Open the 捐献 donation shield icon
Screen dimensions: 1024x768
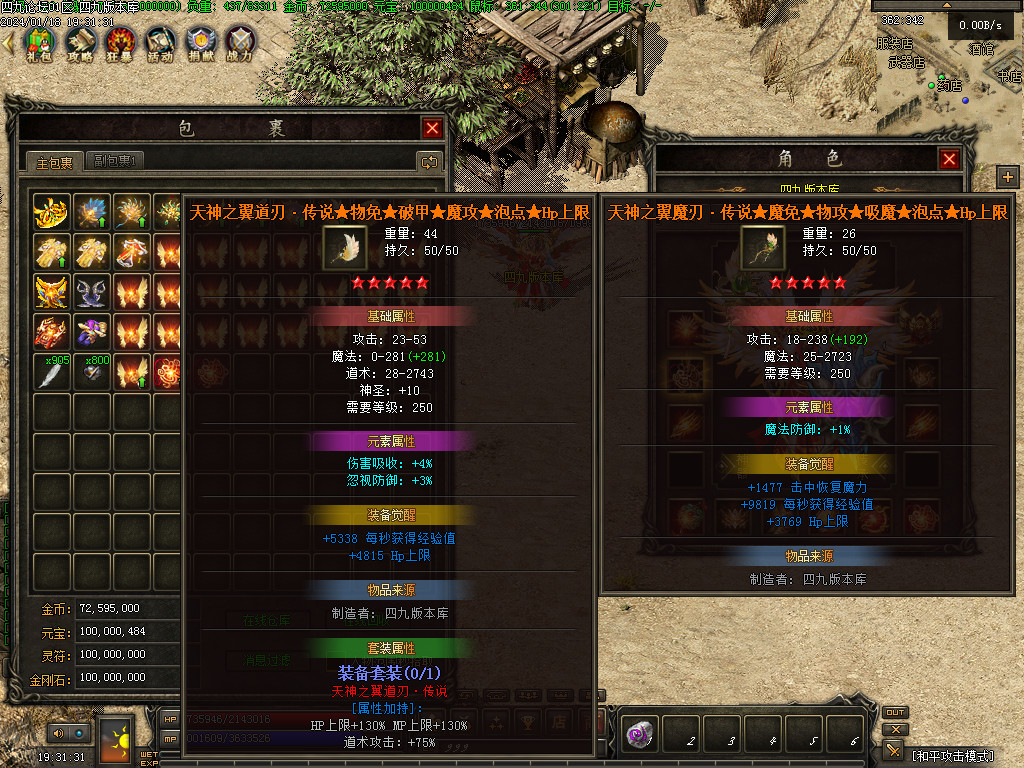tap(200, 43)
